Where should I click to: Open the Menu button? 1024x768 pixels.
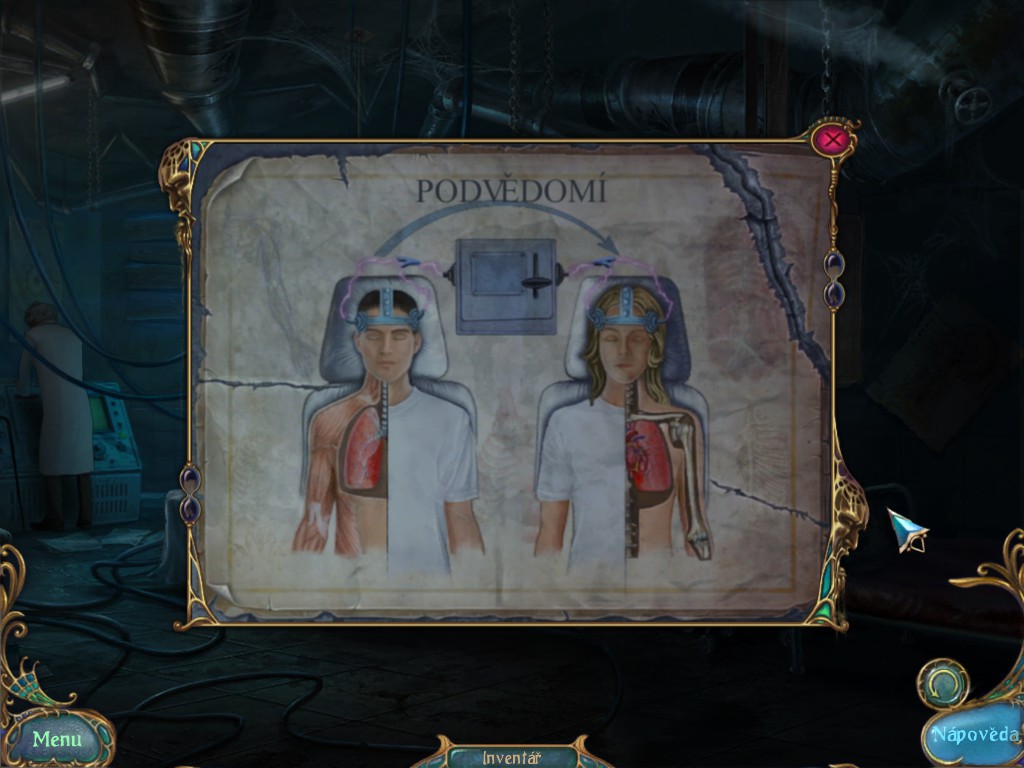pyautogui.click(x=57, y=739)
